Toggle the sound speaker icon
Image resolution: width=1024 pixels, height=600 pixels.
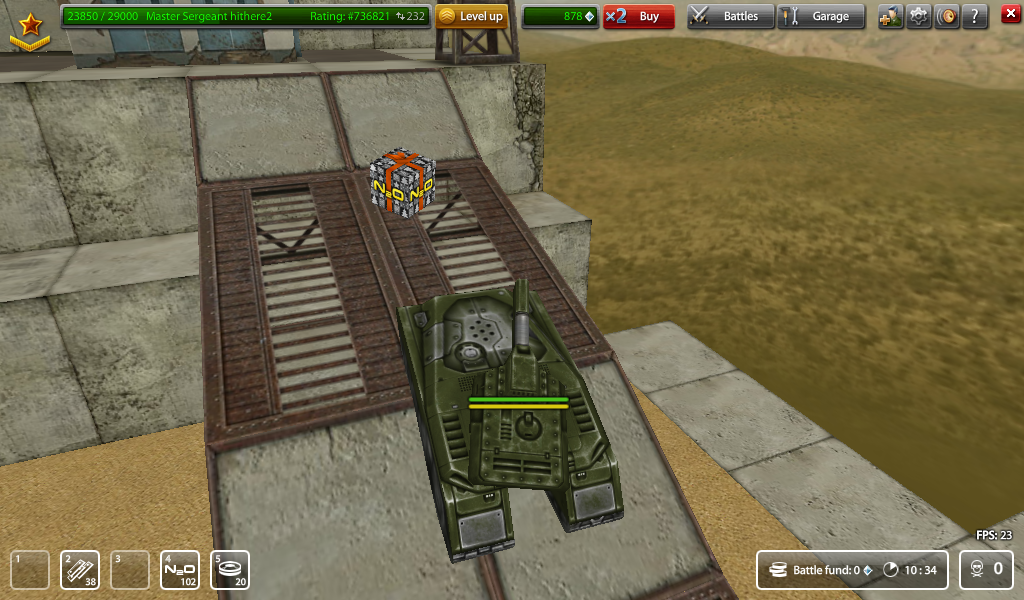coord(946,16)
